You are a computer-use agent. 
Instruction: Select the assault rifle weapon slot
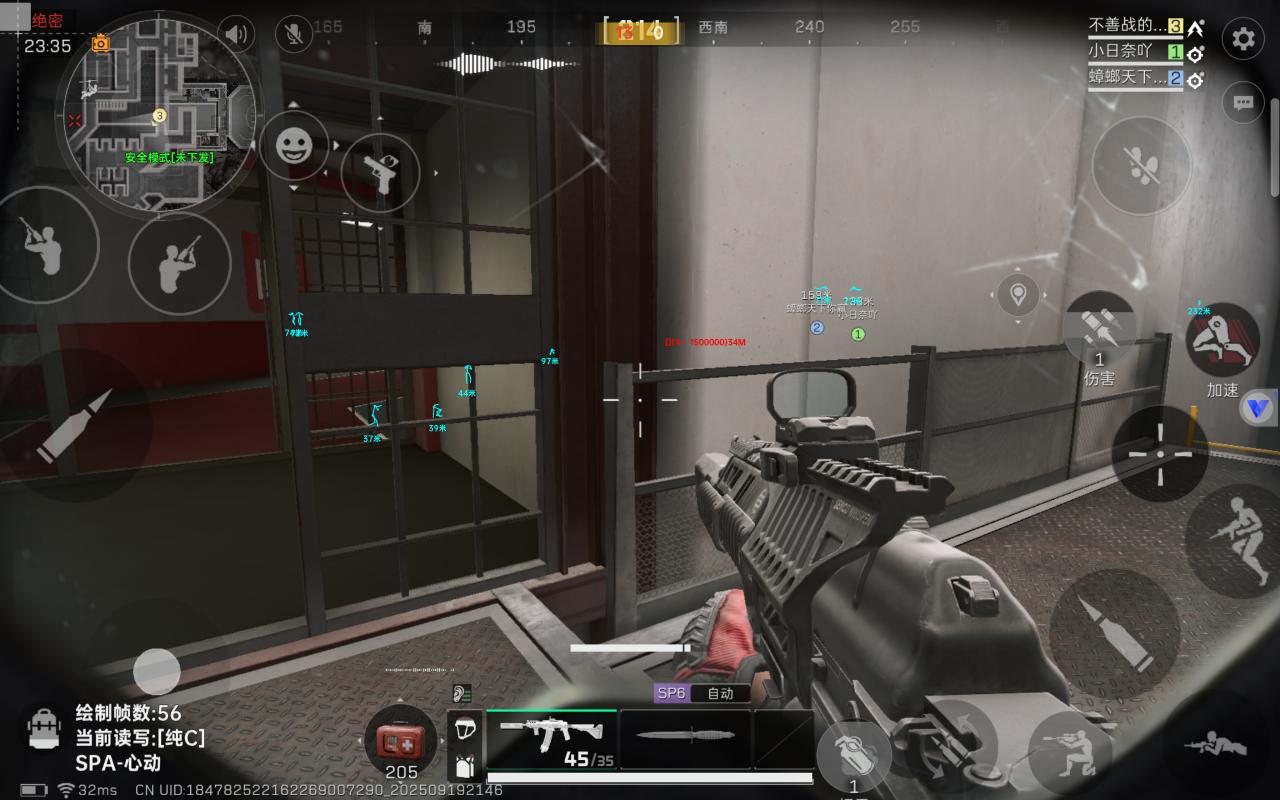tap(551, 740)
